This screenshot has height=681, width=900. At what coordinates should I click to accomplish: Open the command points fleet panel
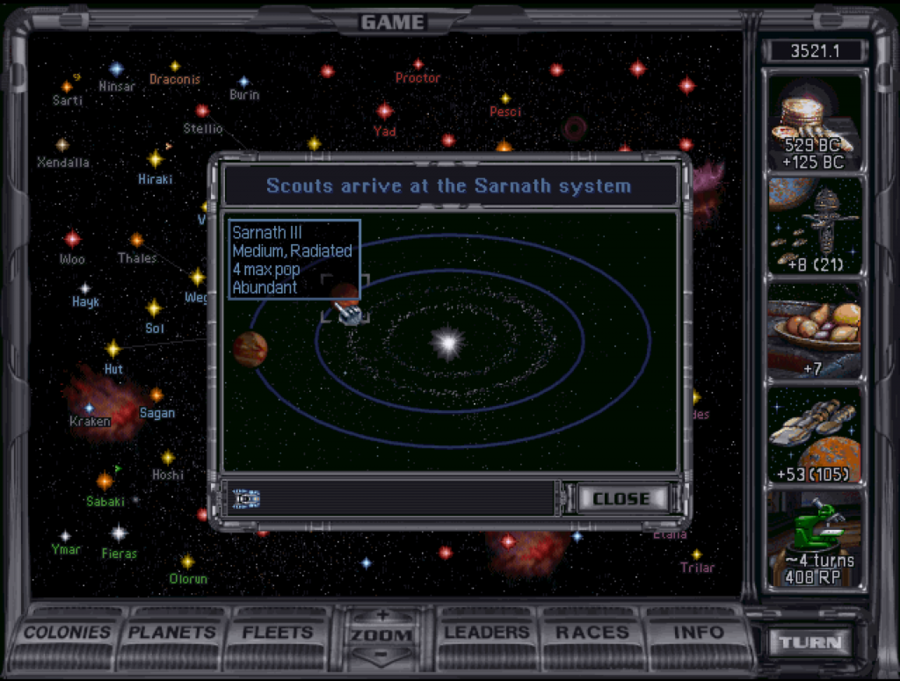click(813, 226)
